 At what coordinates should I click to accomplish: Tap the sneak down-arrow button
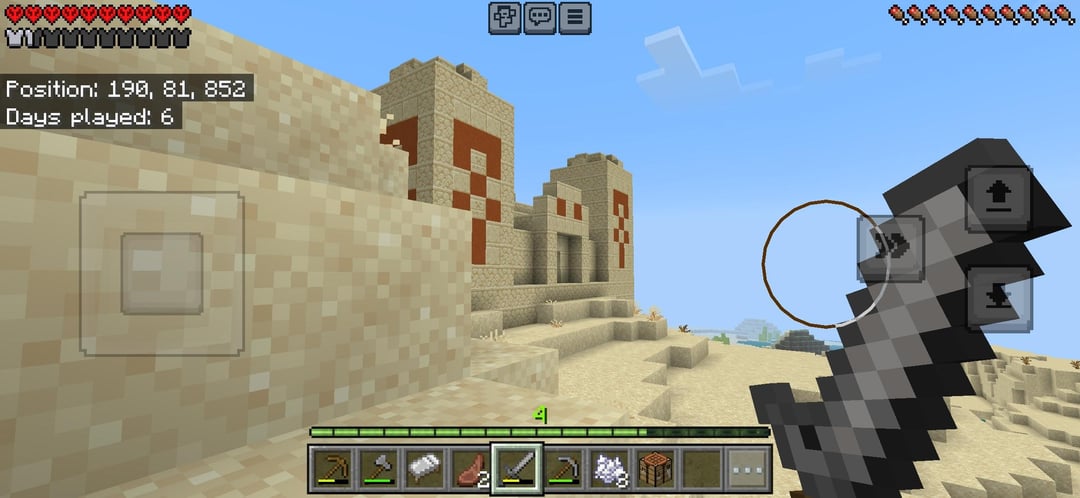point(998,298)
